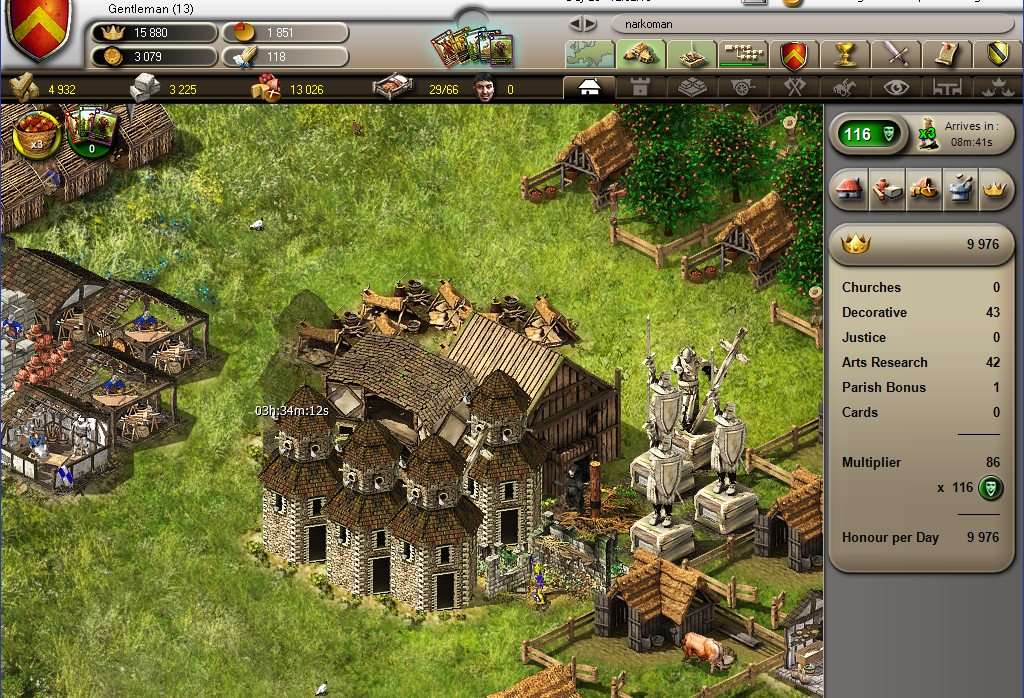Open the world map tab

(x=589, y=53)
